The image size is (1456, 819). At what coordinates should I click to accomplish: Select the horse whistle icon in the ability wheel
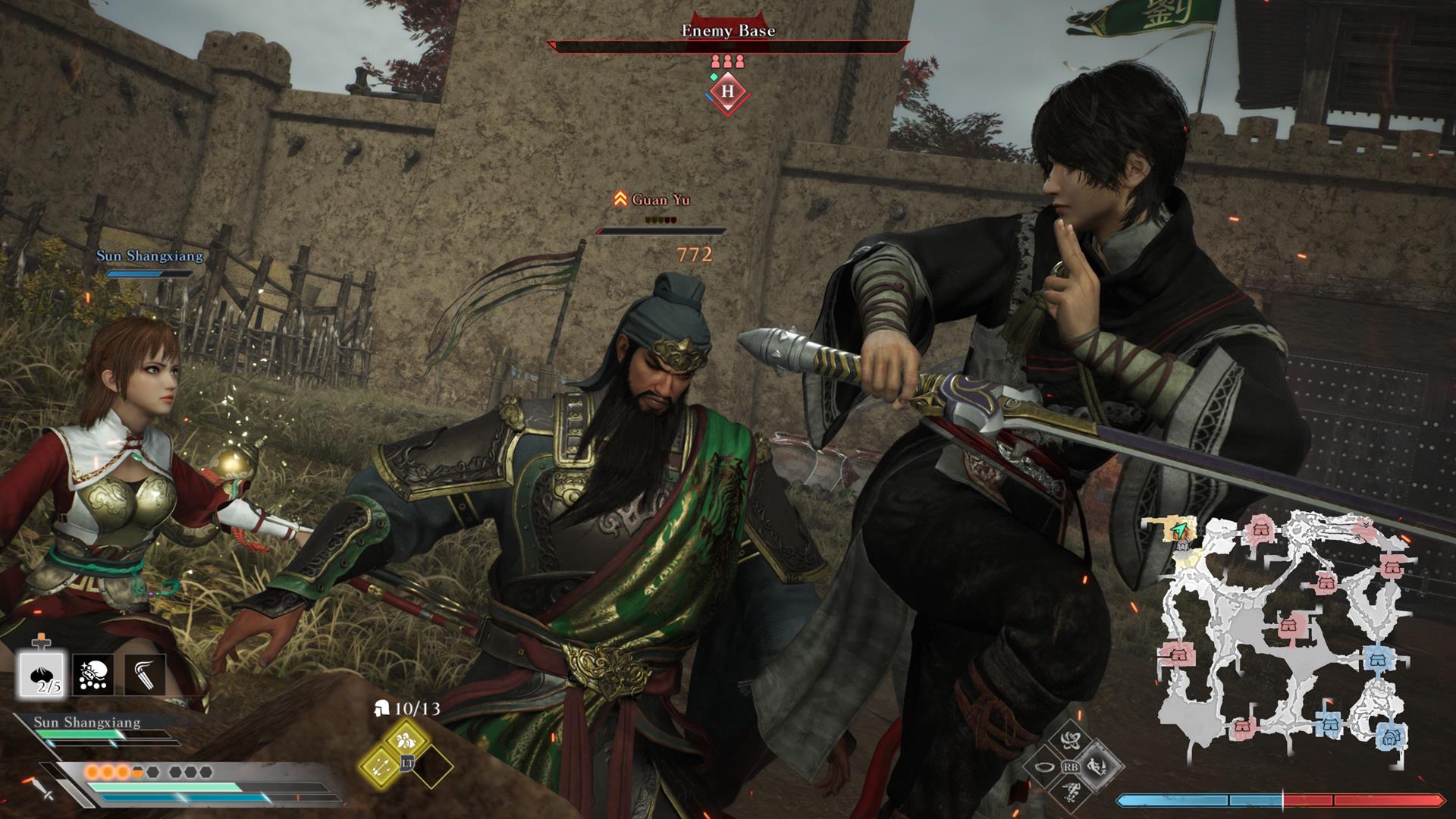tap(1045, 767)
